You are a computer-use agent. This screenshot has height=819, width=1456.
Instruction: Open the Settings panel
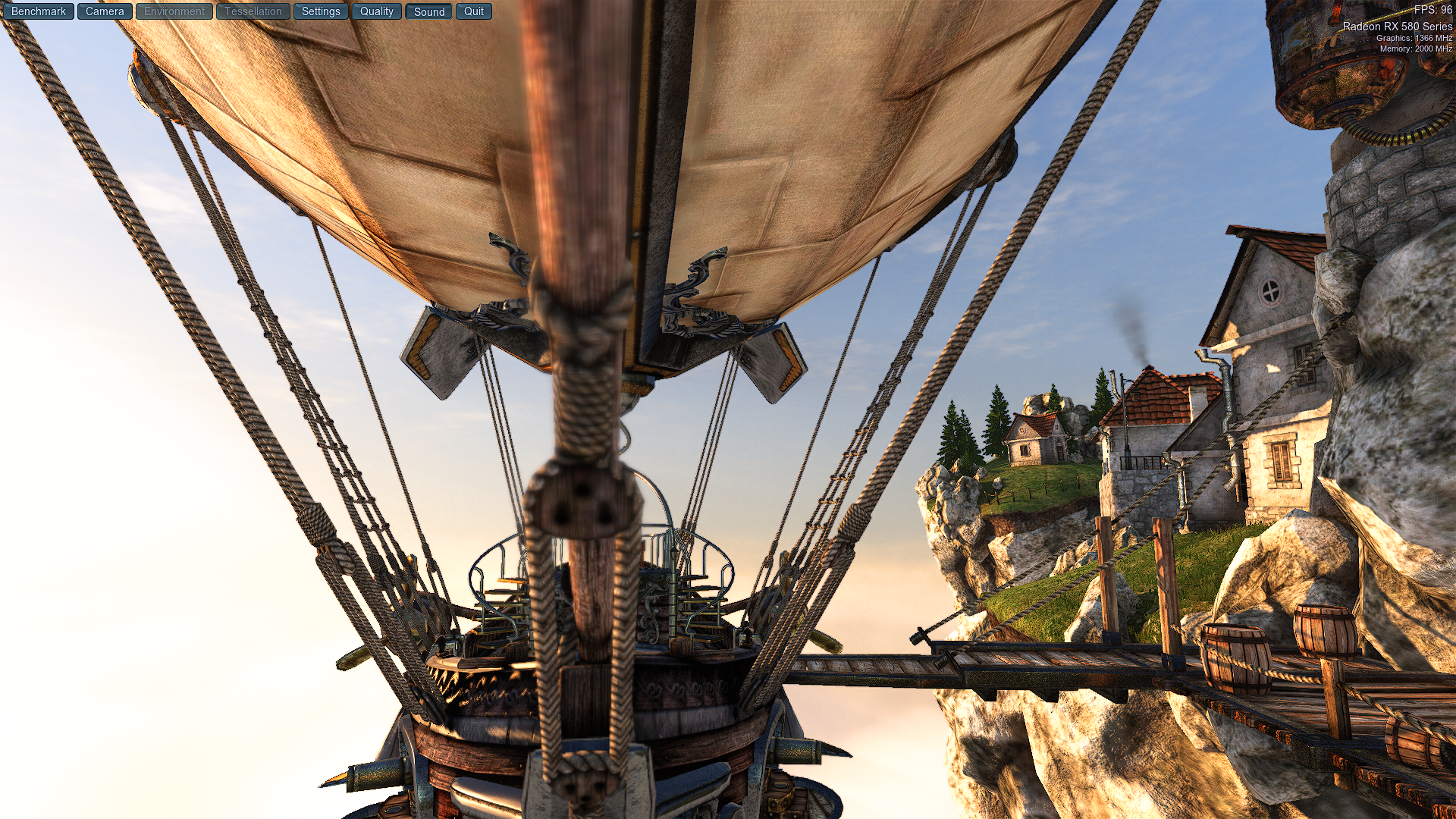(x=321, y=11)
